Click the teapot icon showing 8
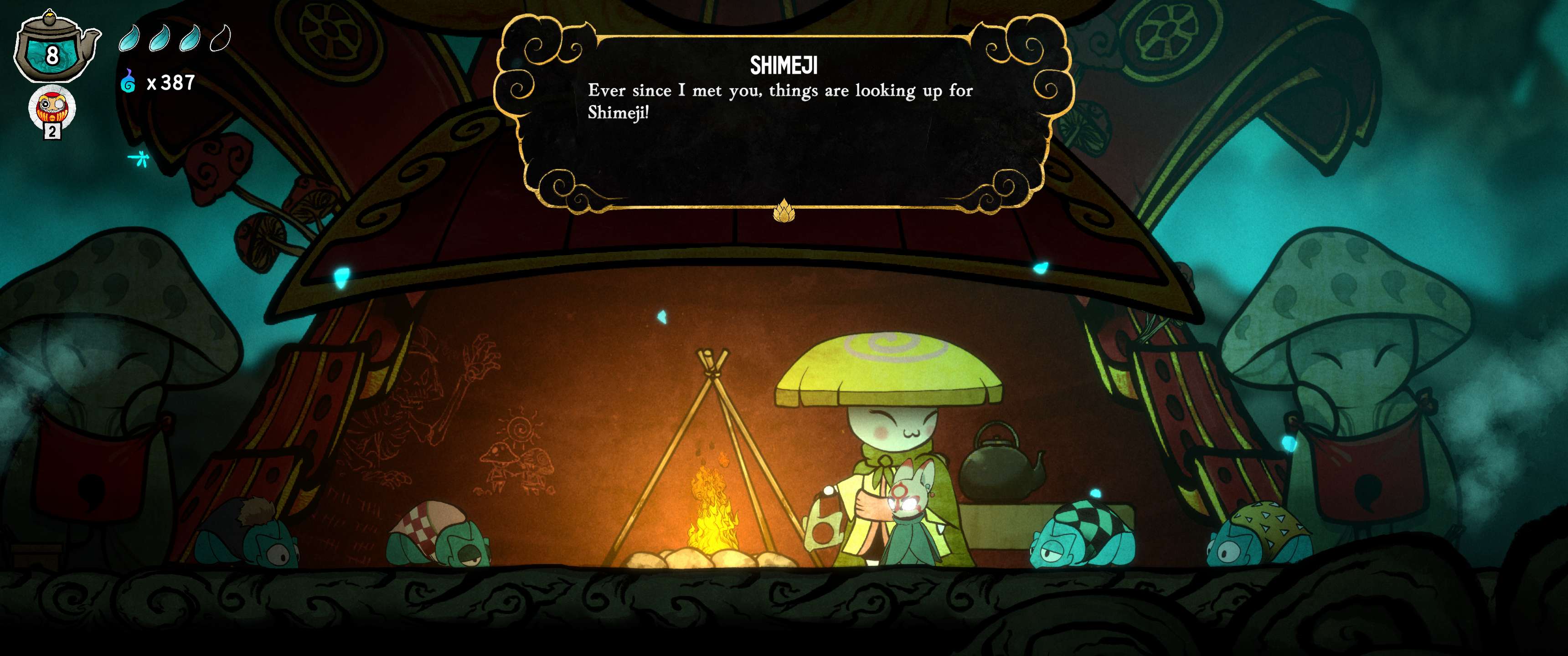This screenshot has width=1568, height=656. 54,49
